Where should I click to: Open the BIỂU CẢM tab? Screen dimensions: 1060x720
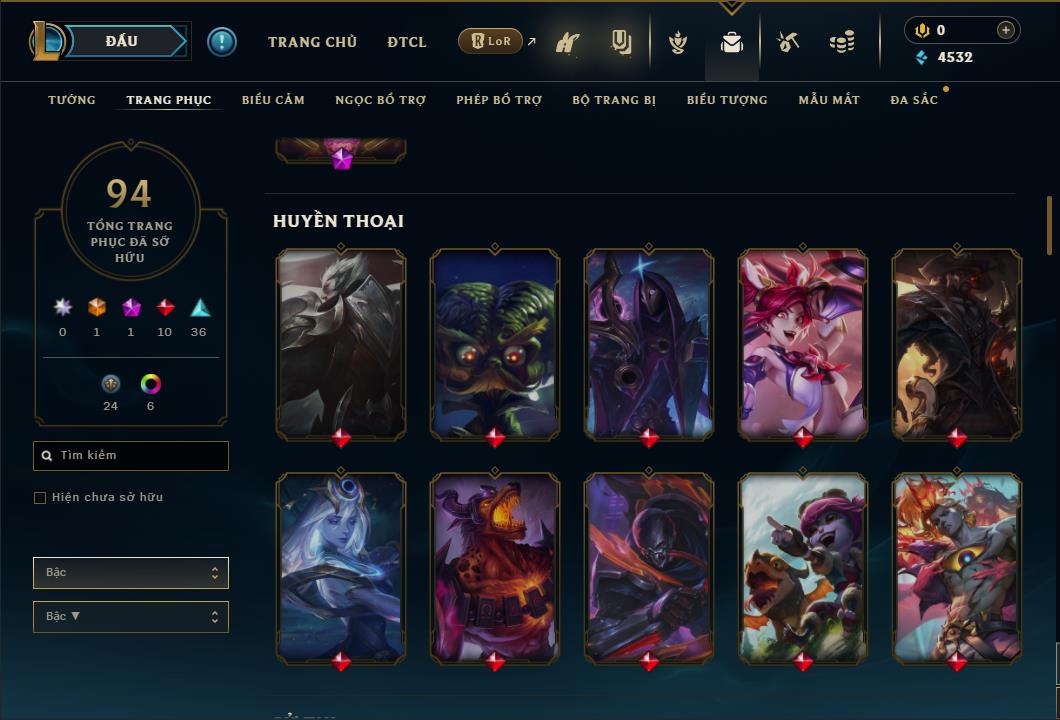coord(273,100)
